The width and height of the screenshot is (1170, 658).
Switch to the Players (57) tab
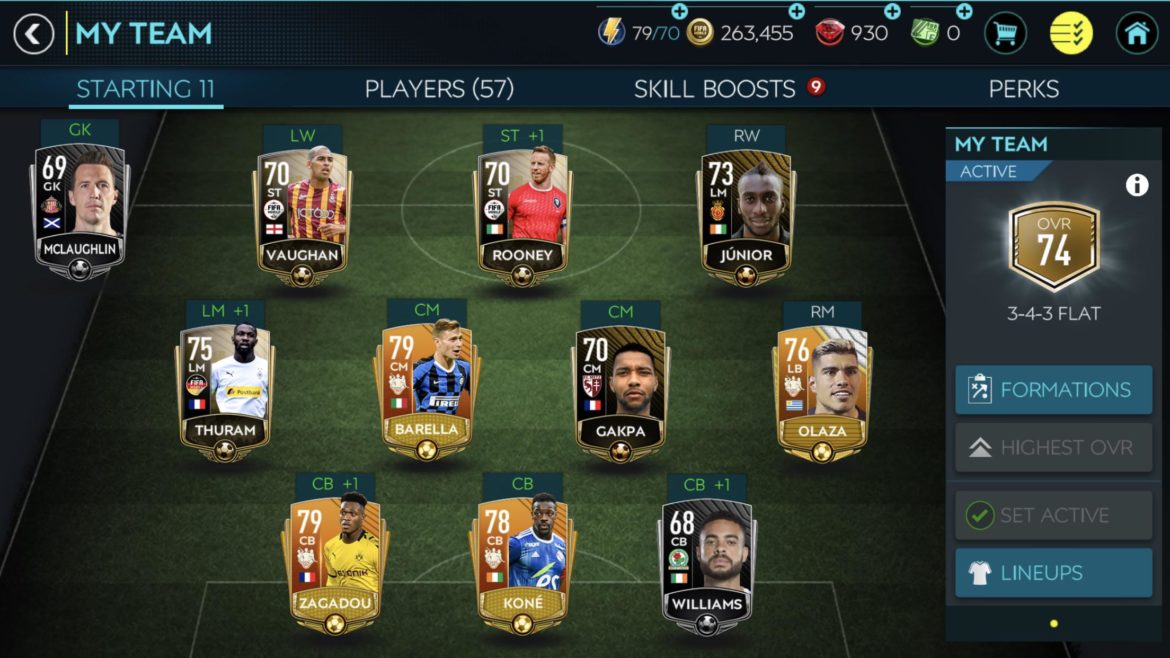click(439, 89)
